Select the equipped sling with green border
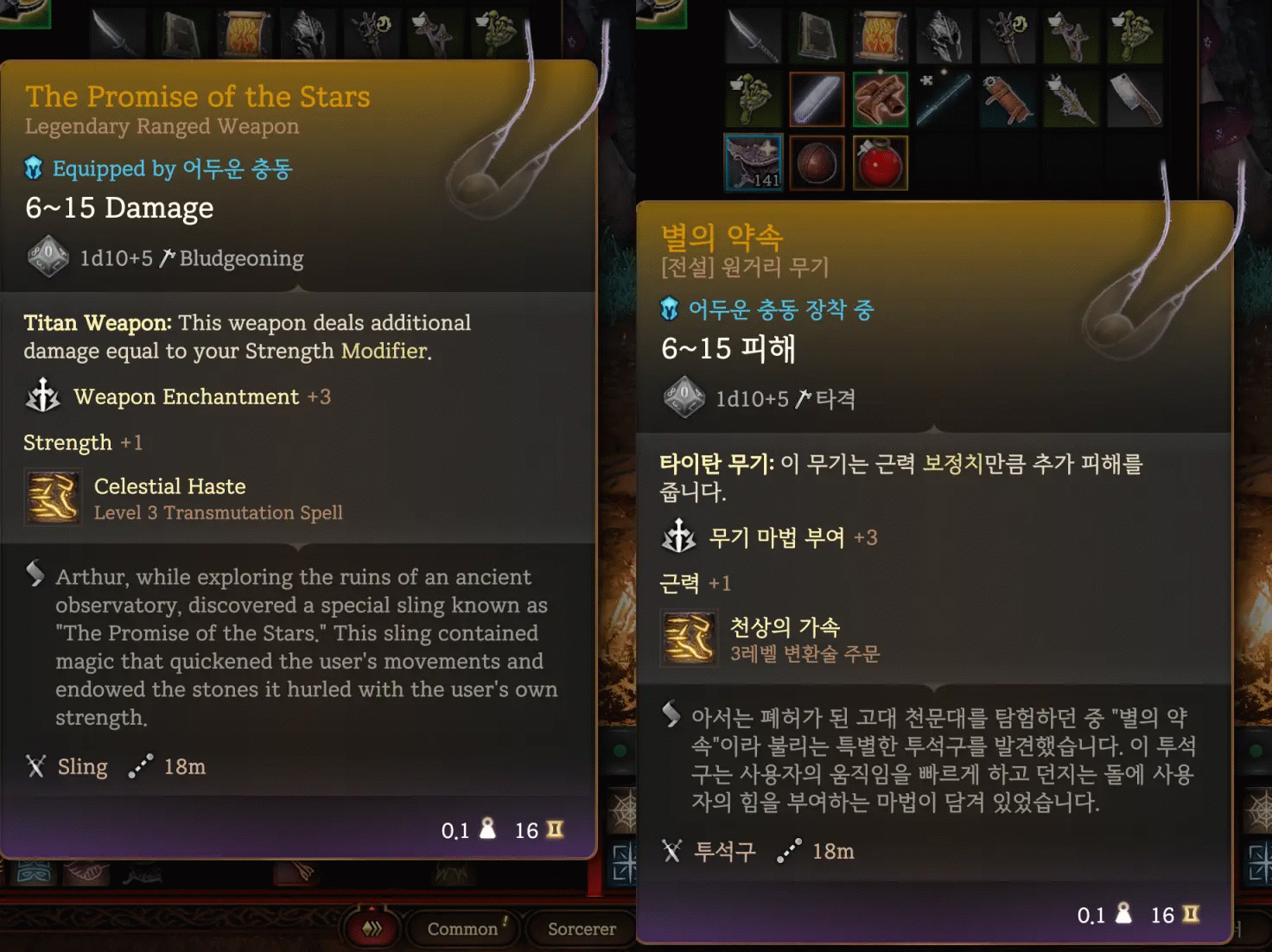This screenshot has height=952, width=1272. (x=881, y=99)
